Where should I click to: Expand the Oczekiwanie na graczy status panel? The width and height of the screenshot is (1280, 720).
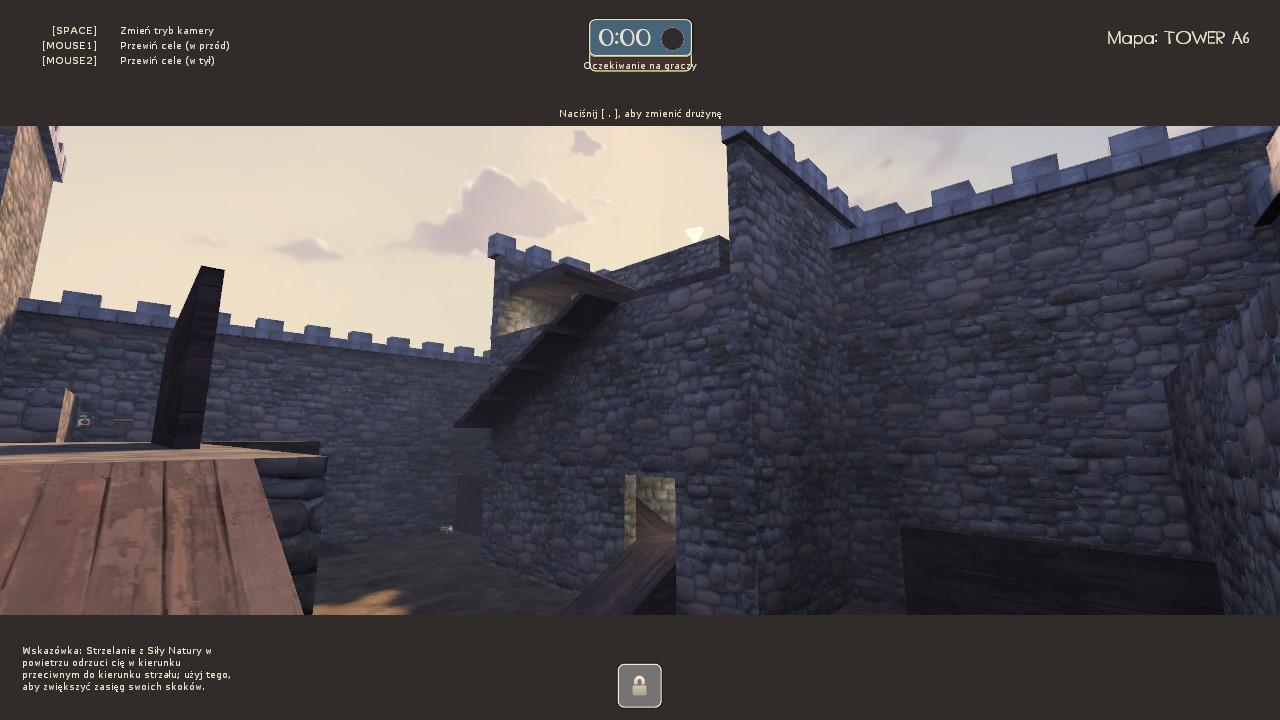640,66
